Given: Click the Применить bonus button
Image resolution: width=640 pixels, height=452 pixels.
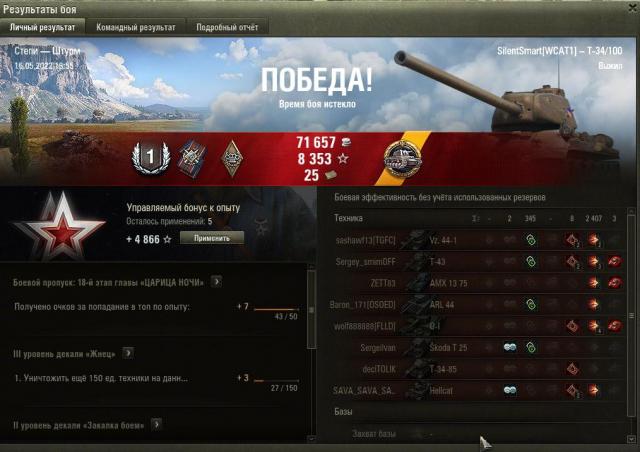Looking at the screenshot, I should pos(211,238).
